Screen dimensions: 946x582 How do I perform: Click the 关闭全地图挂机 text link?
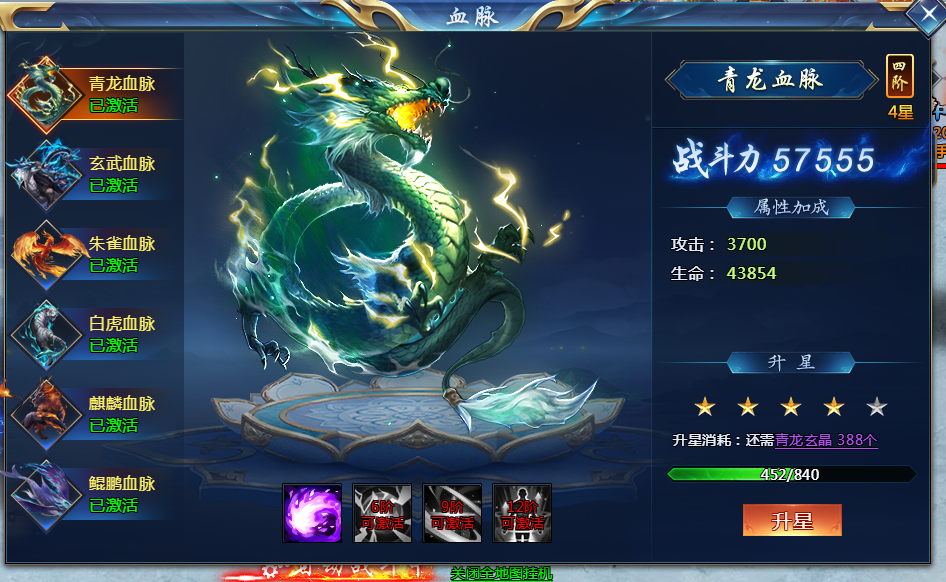tap(500, 575)
